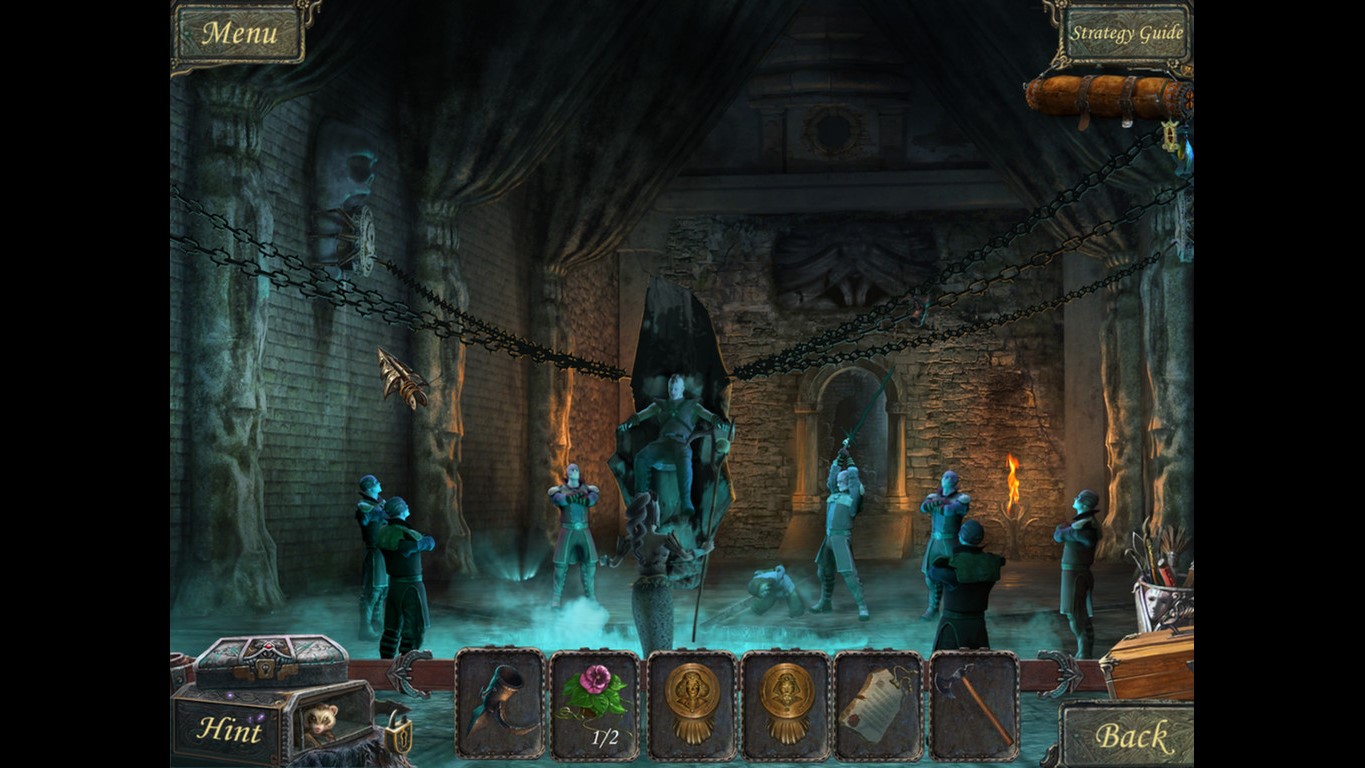Open the Menu button
This screenshot has width=1365, height=768.
pyautogui.click(x=239, y=33)
